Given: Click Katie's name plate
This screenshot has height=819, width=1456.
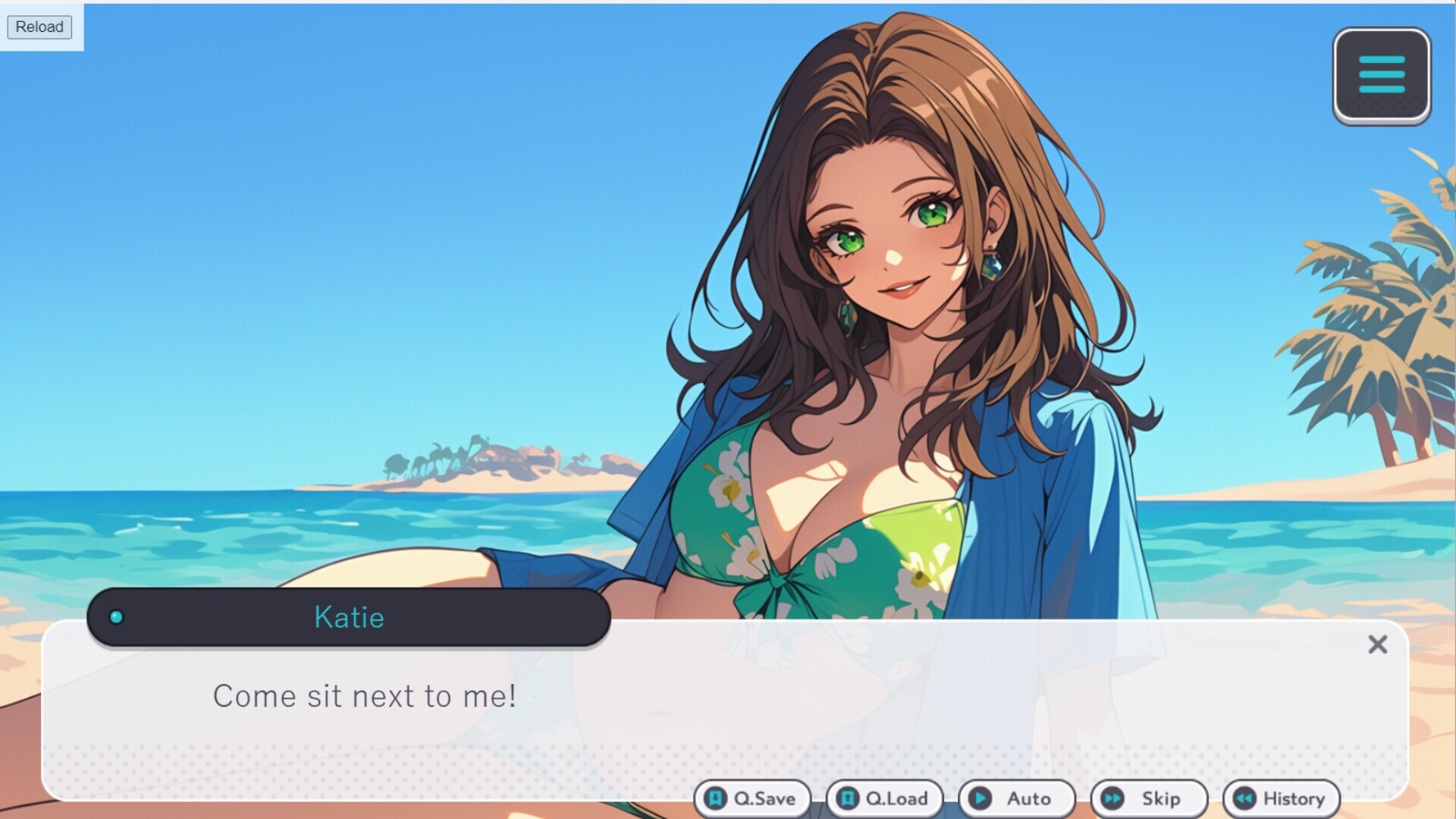Looking at the screenshot, I should 348,617.
